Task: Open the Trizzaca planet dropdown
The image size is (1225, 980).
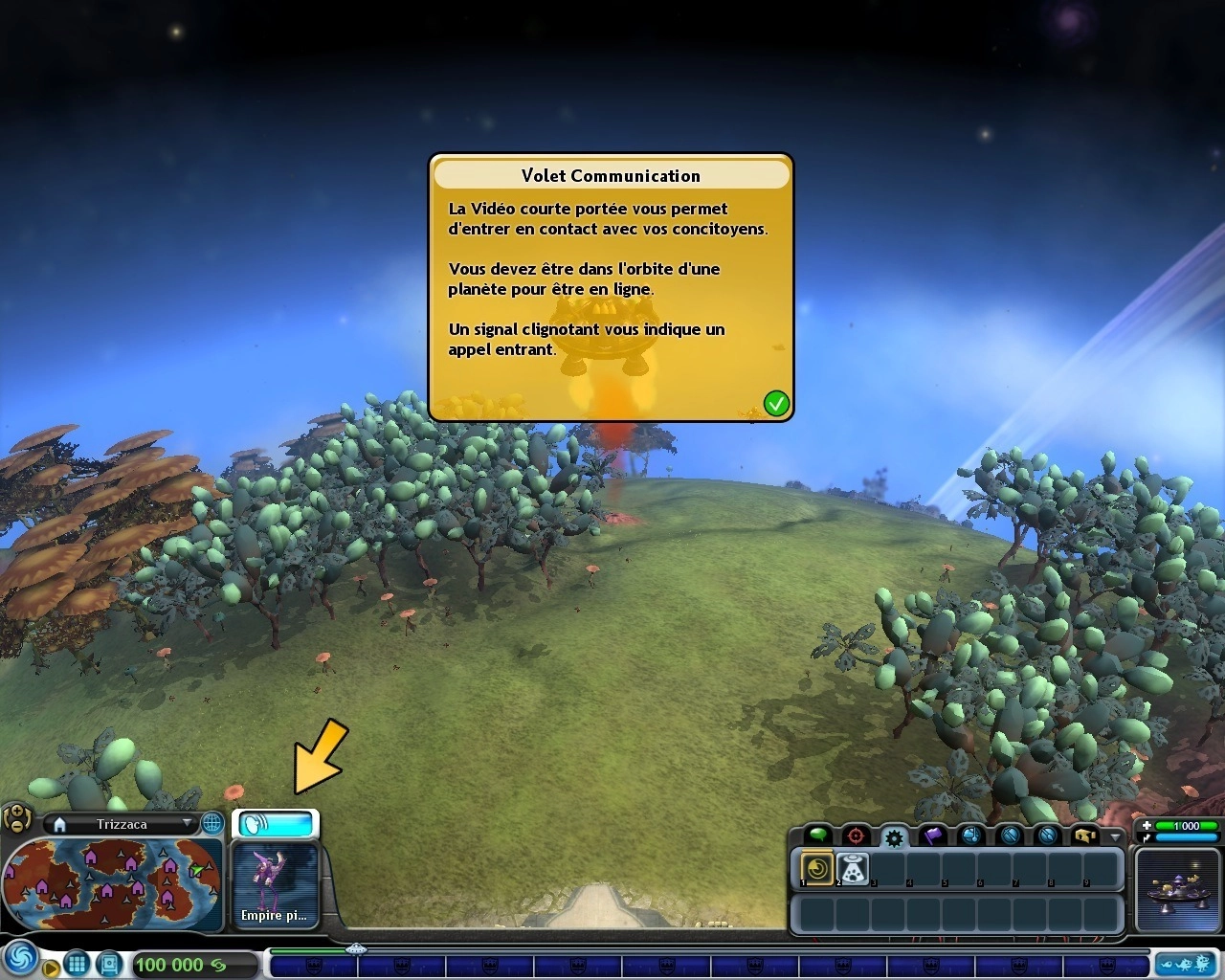Action: coord(187,824)
